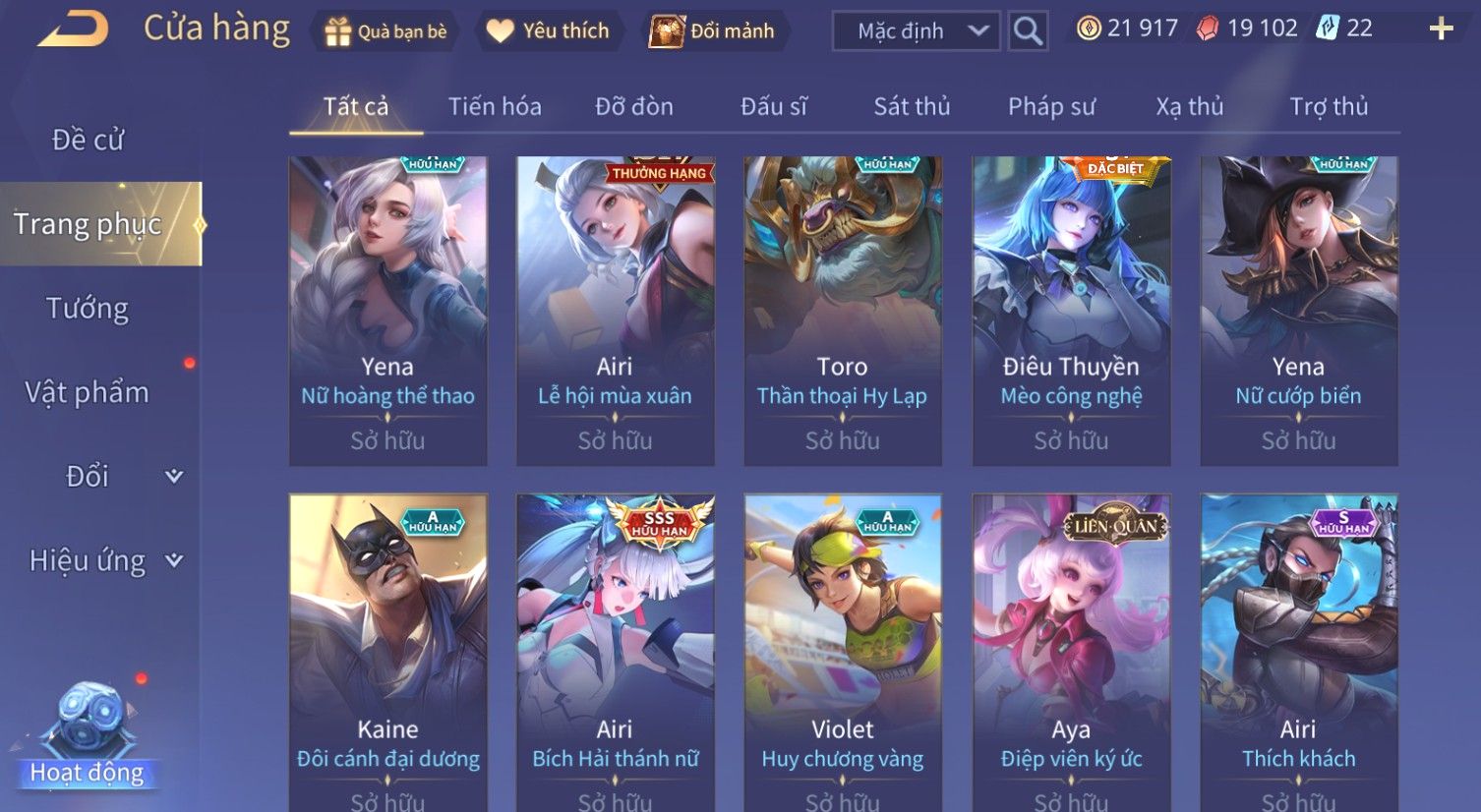1481x812 pixels.
Task: Switch to the Tiến hóa tab
Action: click(x=495, y=106)
